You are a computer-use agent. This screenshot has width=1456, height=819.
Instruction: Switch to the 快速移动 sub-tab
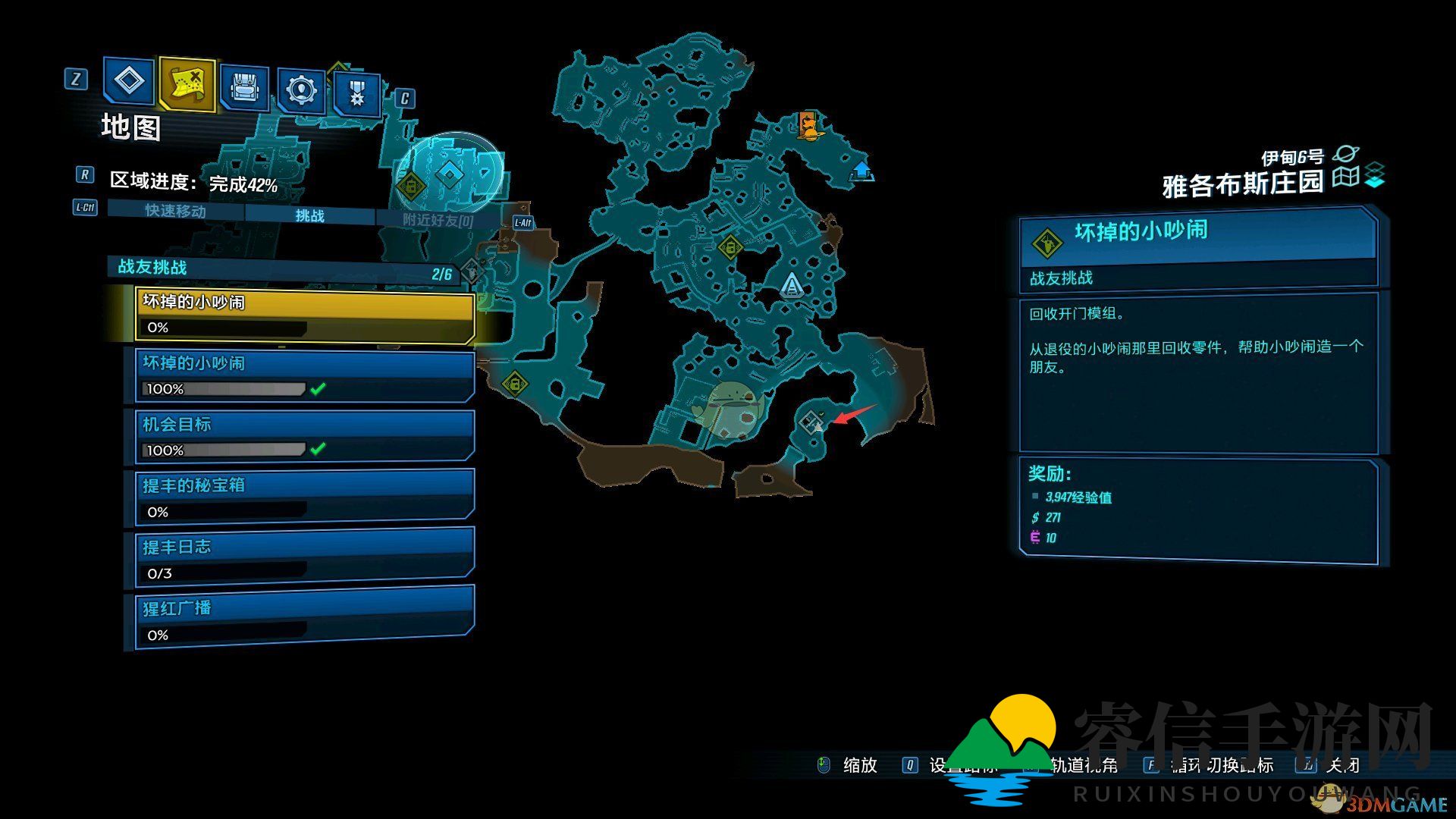pos(175,211)
